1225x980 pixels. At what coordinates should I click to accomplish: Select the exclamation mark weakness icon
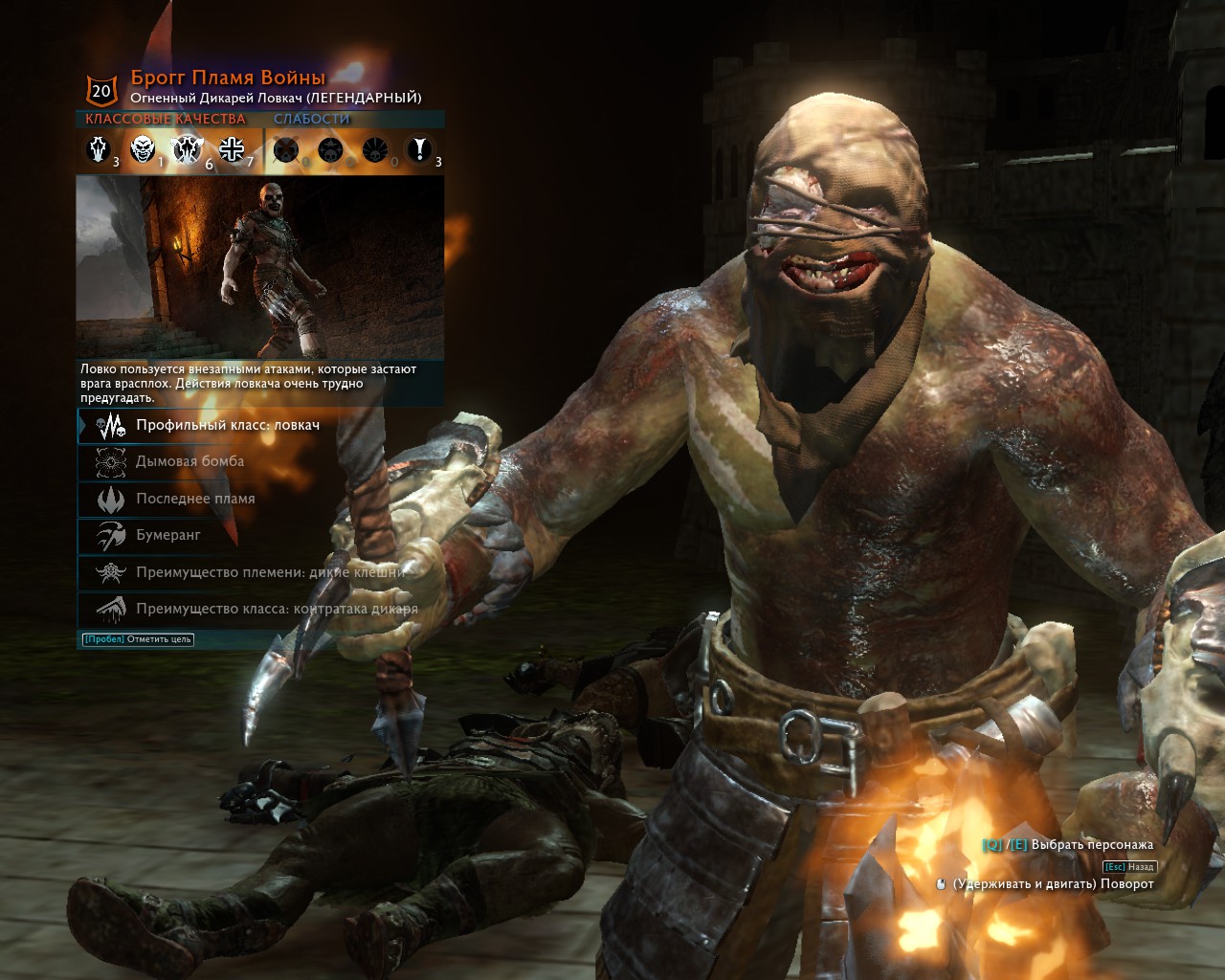(418, 149)
